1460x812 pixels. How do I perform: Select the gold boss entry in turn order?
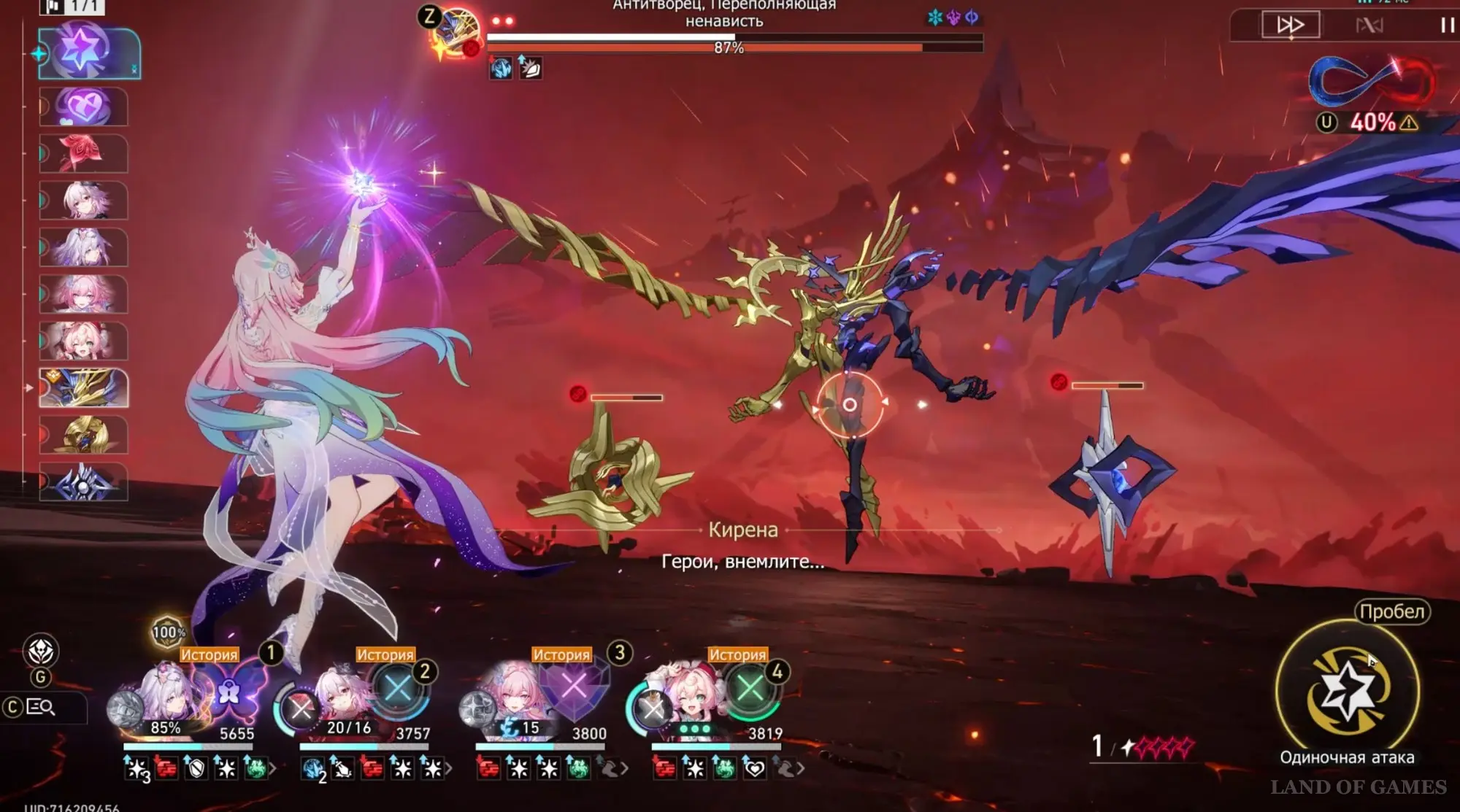pyautogui.click(x=83, y=388)
